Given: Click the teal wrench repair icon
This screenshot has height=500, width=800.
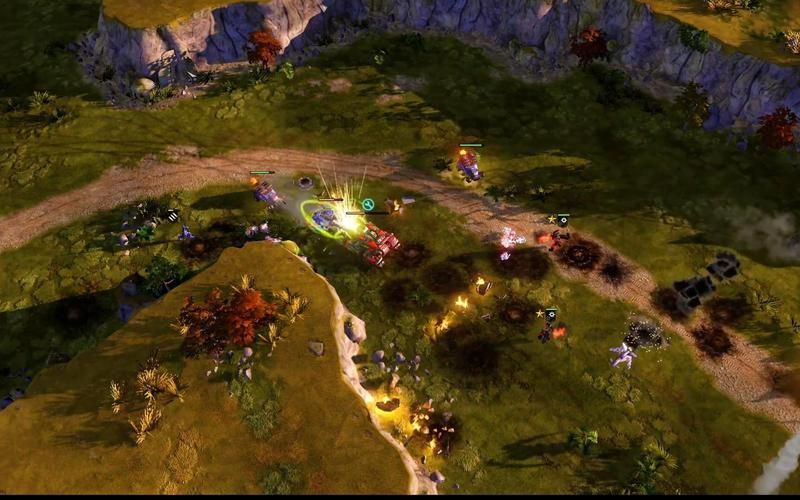Looking at the screenshot, I should pos(368,205).
